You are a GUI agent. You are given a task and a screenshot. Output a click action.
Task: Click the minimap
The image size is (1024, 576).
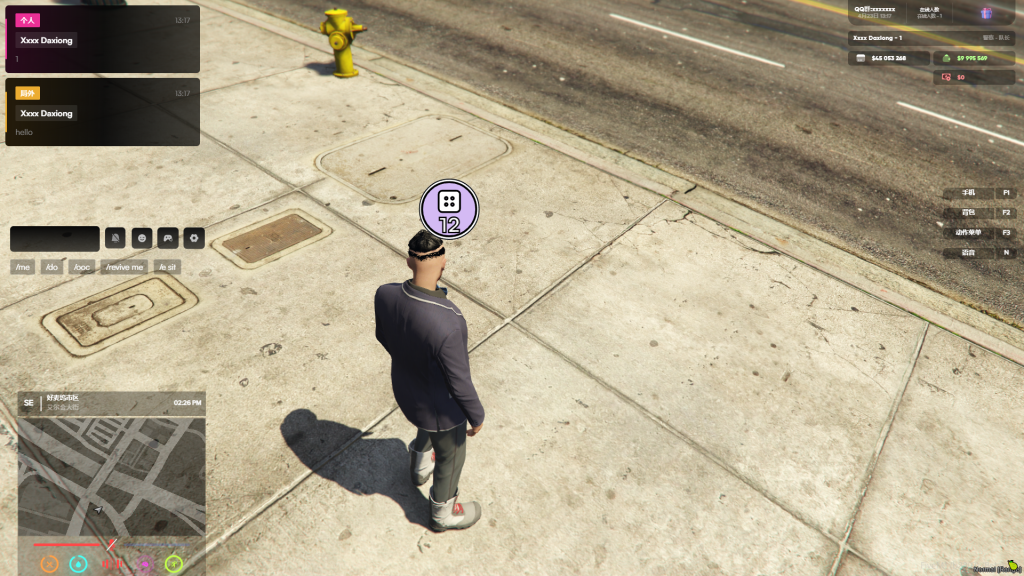(x=112, y=475)
